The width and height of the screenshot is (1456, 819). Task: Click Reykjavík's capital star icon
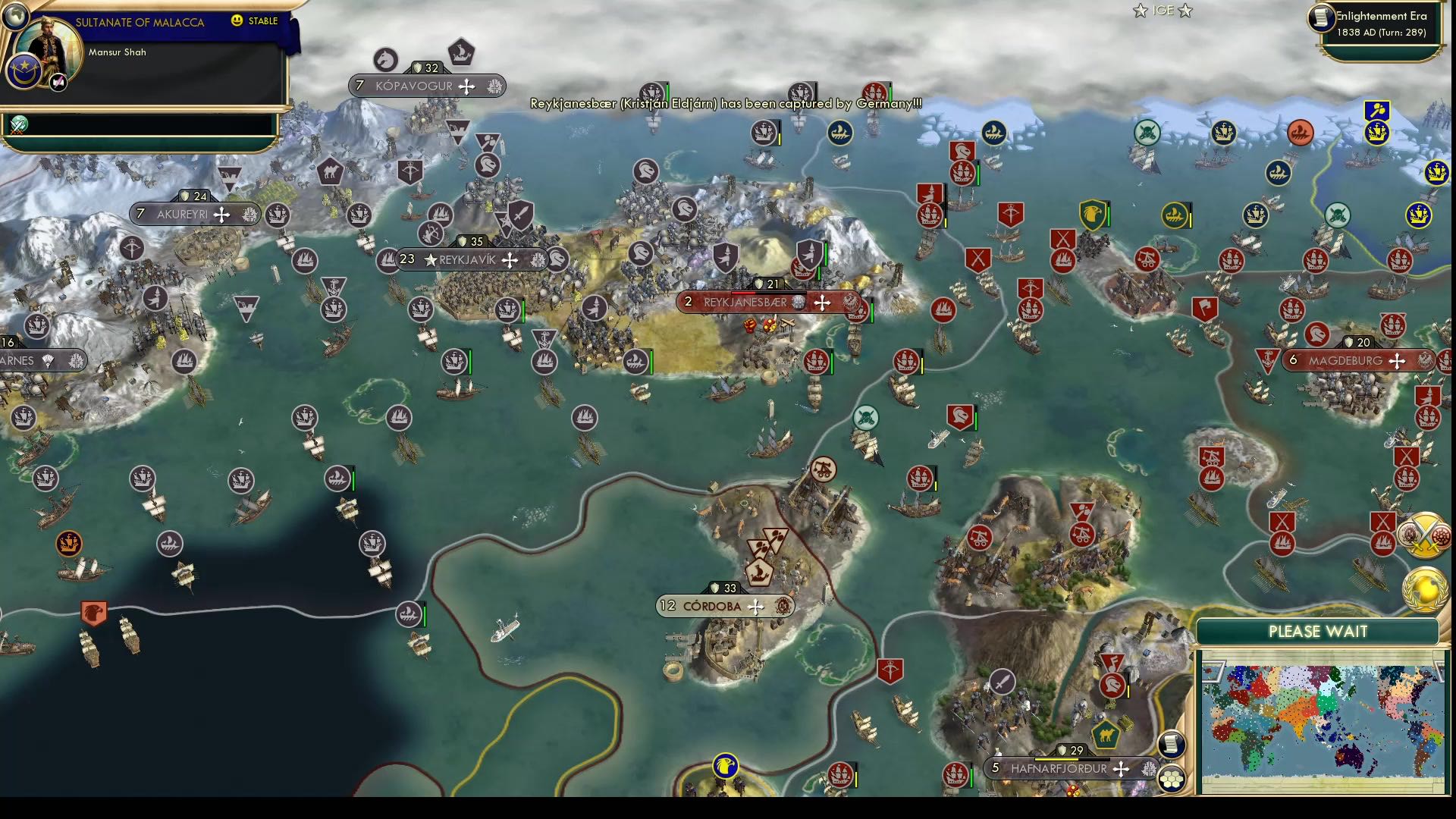coord(431,259)
